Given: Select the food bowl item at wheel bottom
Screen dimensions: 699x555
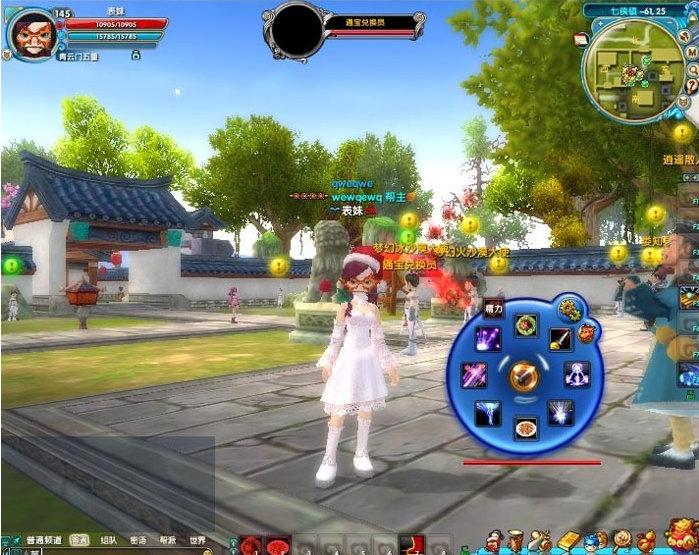Looking at the screenshot, I should [524, 428].
